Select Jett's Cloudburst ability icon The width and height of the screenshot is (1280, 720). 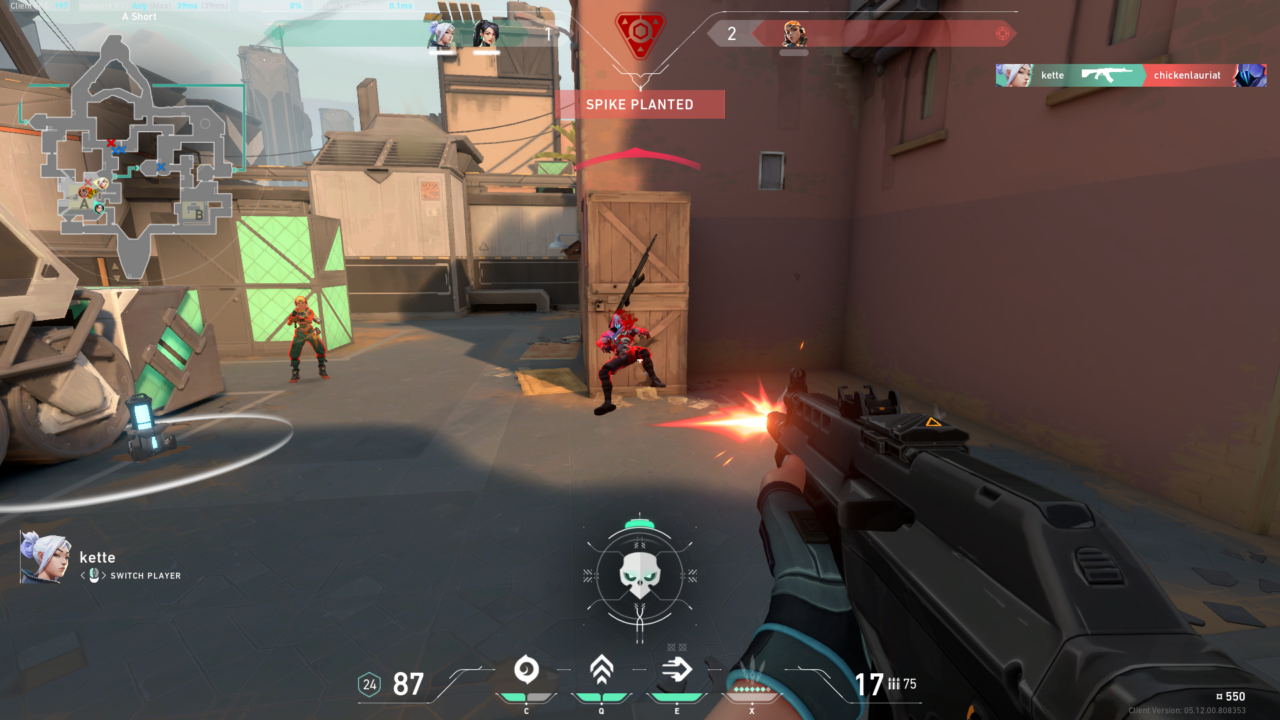click(527, 669)
